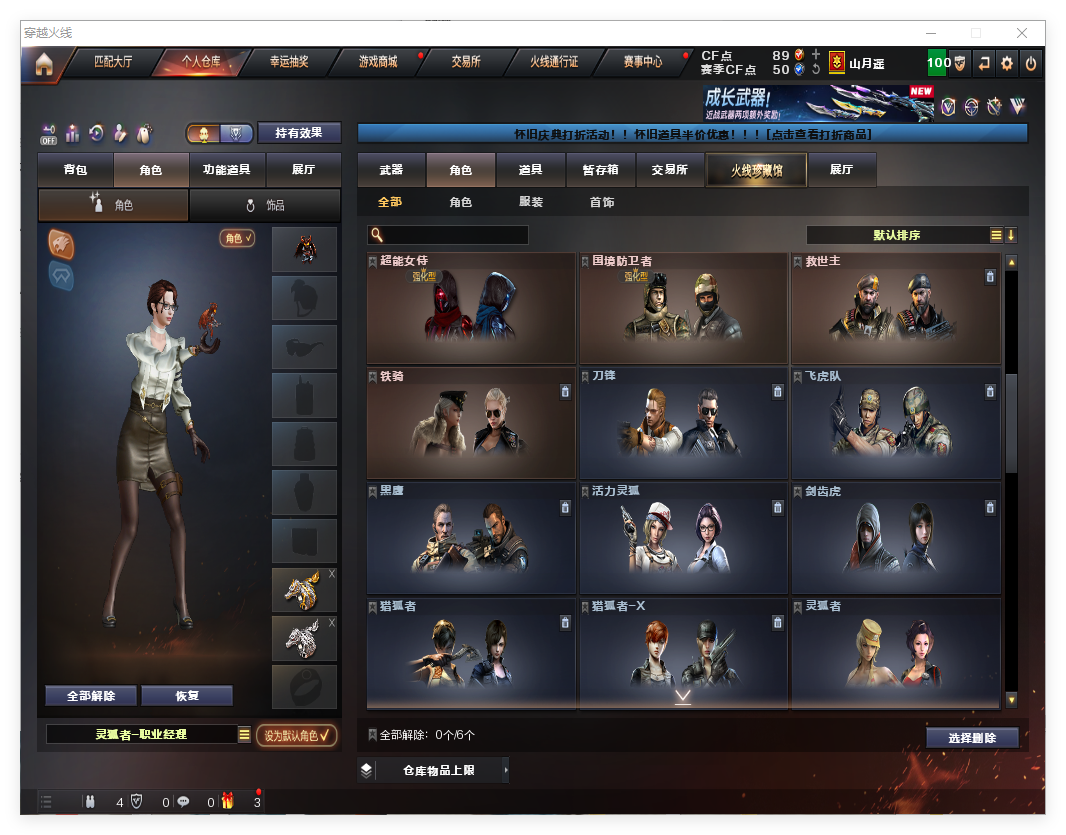Open the 火线珍藏馆 collection tab
The image size is (1066, 835).
tap(755, 171)
